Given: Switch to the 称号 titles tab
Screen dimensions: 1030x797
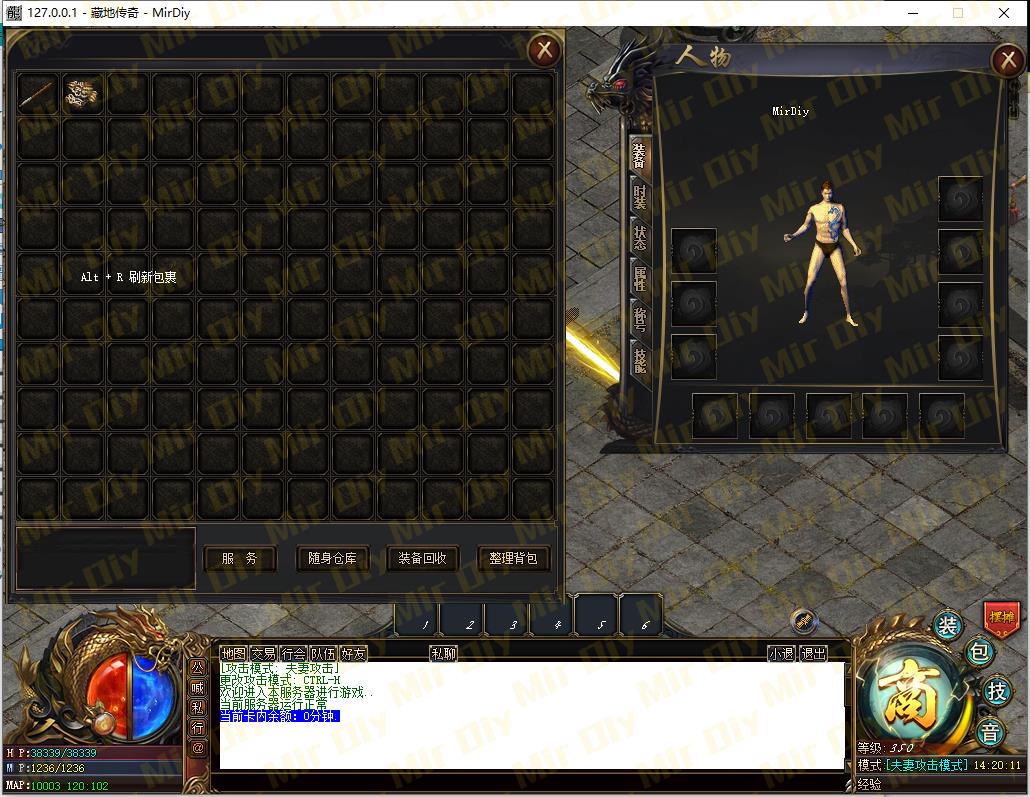Looking at the screenshot, I should [x=640, y=319].
